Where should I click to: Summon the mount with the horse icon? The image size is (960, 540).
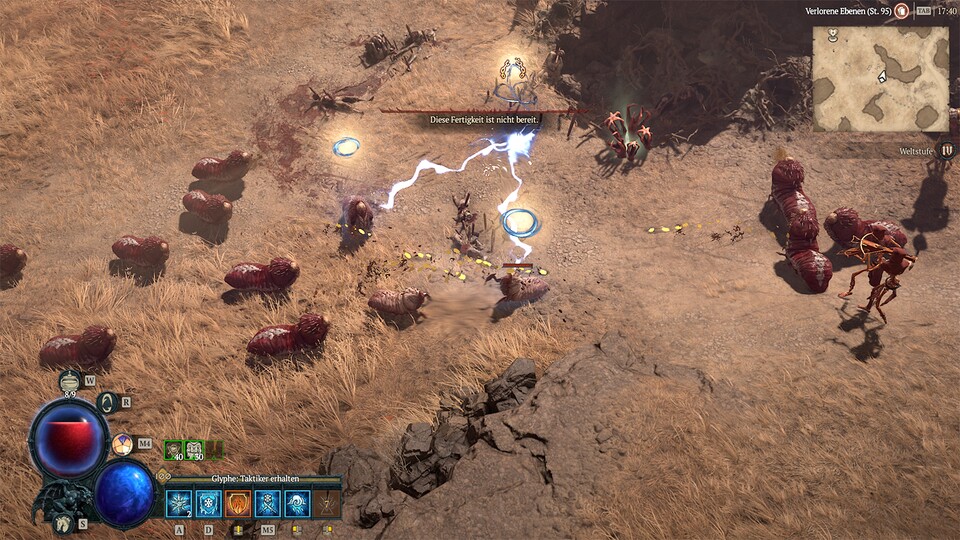click(62, 522)
